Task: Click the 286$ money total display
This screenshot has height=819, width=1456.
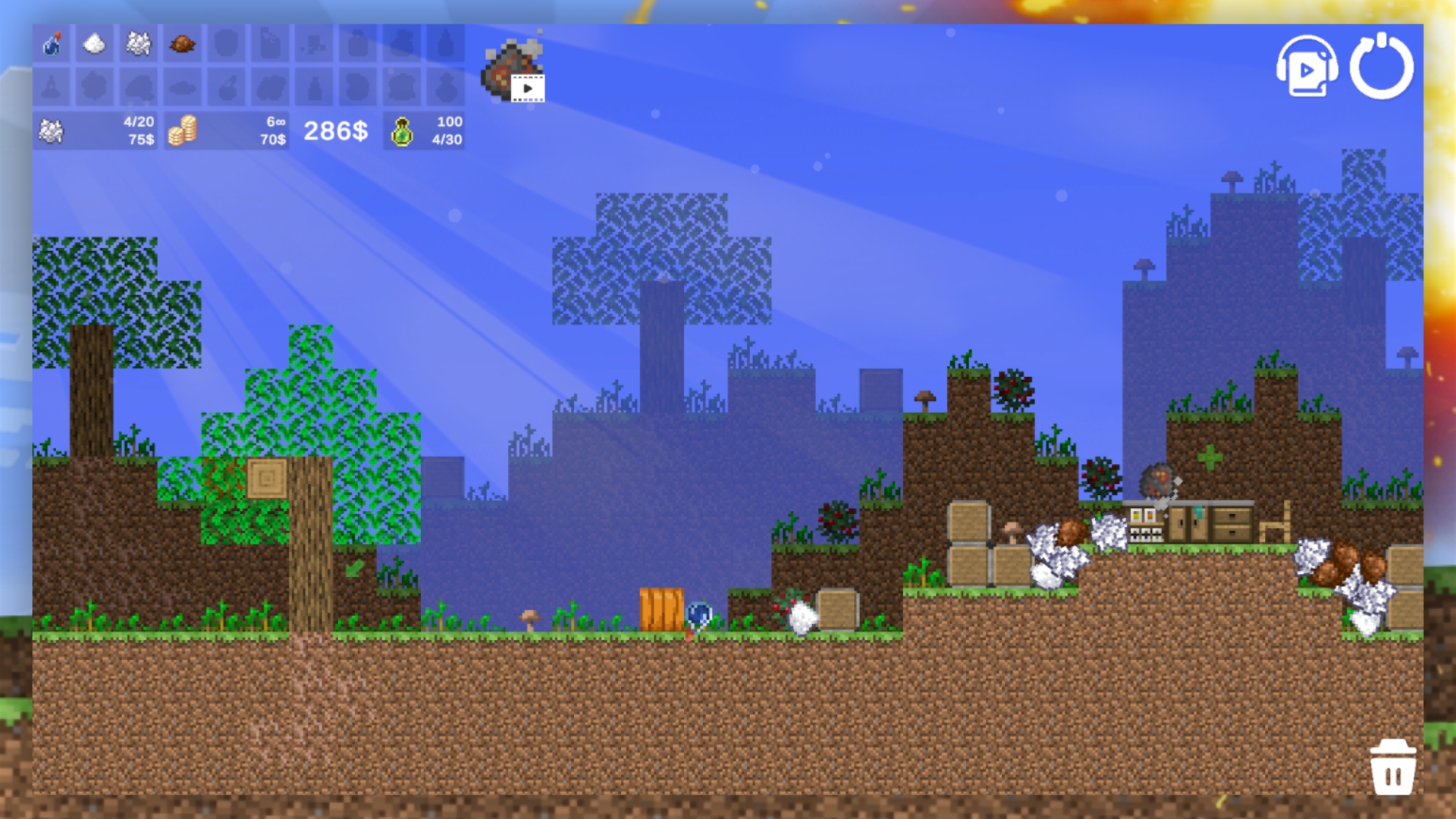Action: point(334,130)
